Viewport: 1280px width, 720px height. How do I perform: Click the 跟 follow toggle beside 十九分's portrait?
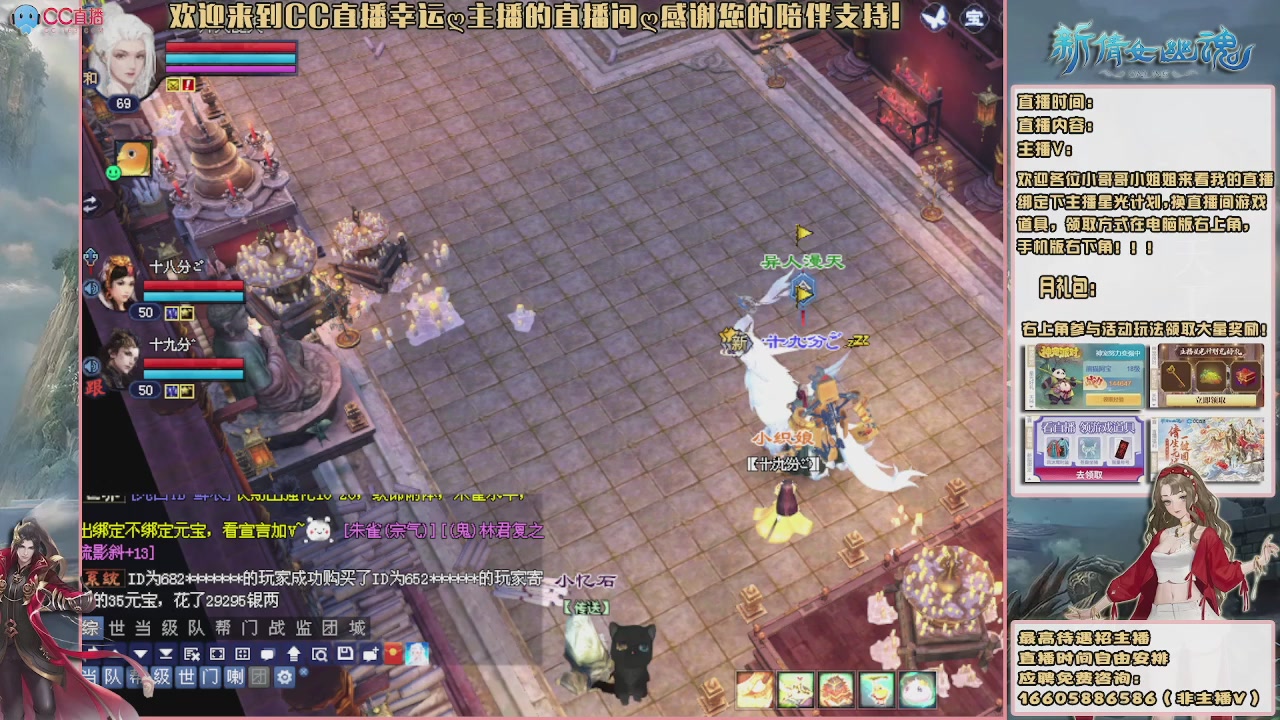(94, 390)
